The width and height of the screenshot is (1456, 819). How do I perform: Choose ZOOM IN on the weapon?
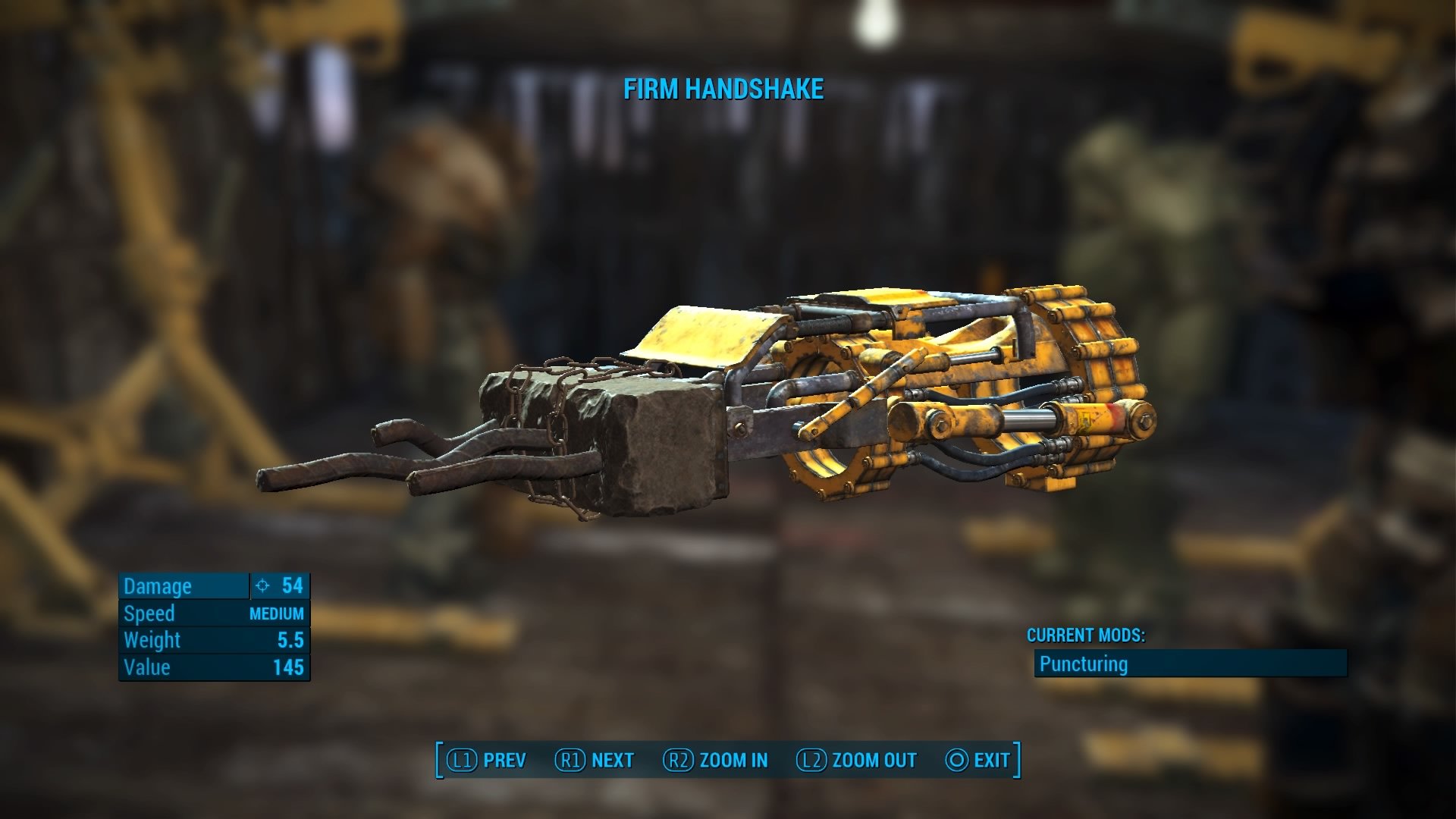(715, 760)
